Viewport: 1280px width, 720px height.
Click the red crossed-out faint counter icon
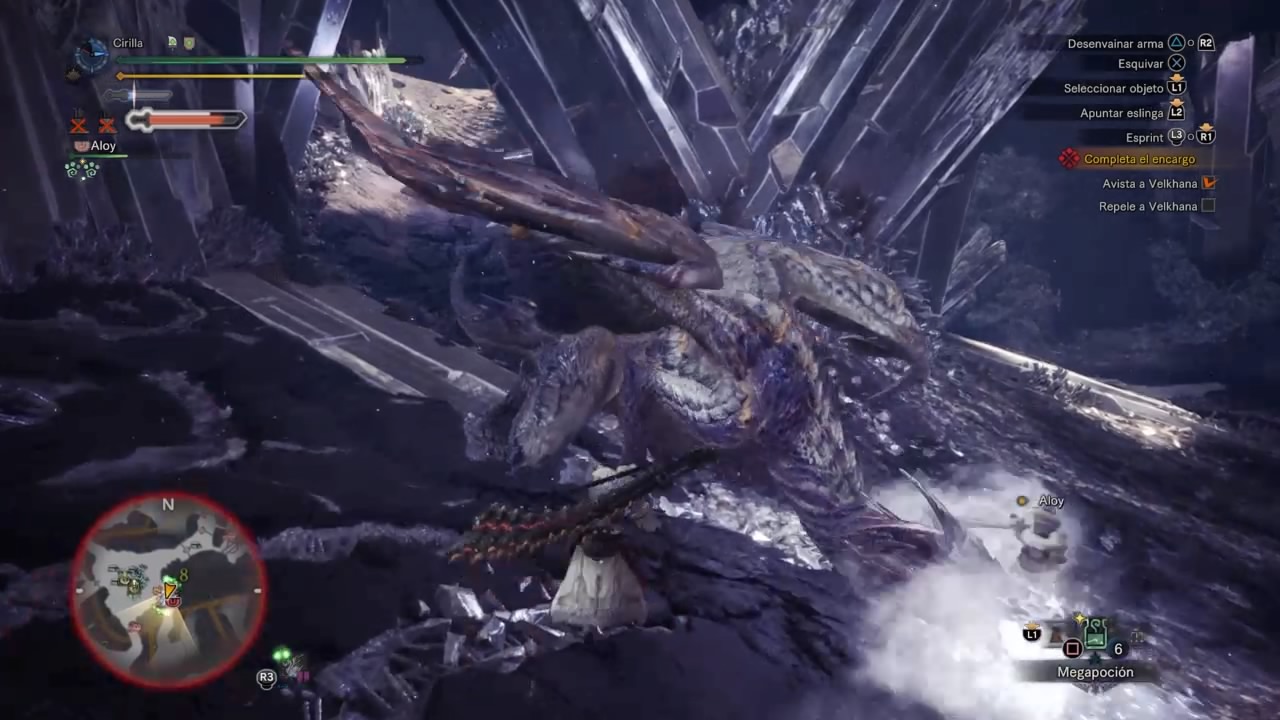79,125
